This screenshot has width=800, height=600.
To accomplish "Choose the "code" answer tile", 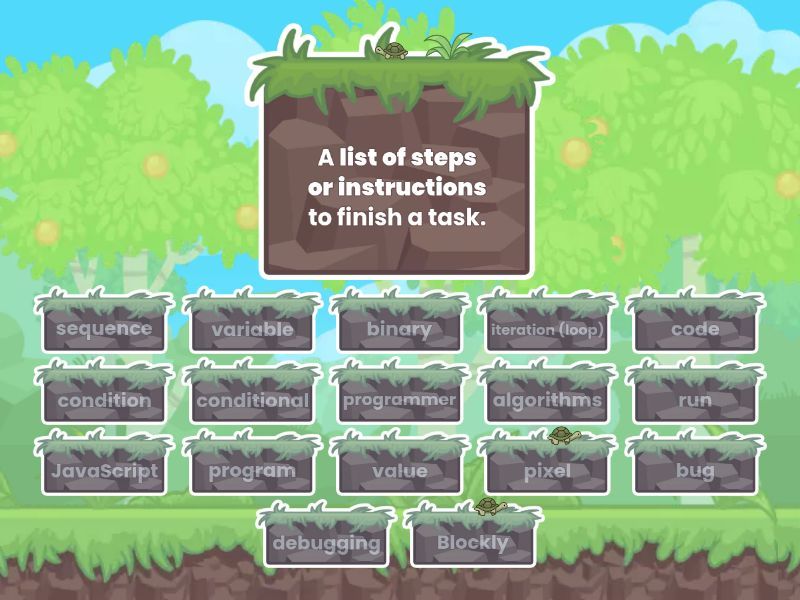I will 695,328.
